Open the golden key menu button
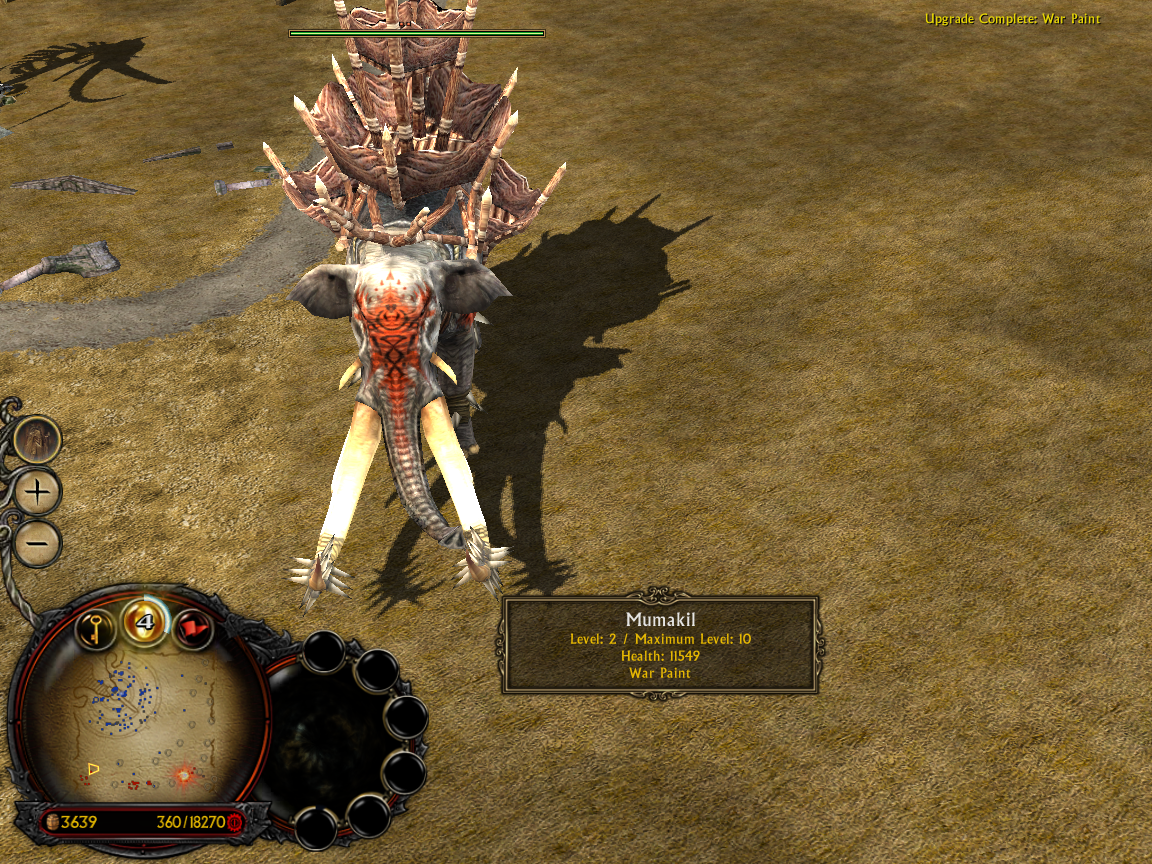The height and width of the screenshot is (864, 1152). [94, 629]
